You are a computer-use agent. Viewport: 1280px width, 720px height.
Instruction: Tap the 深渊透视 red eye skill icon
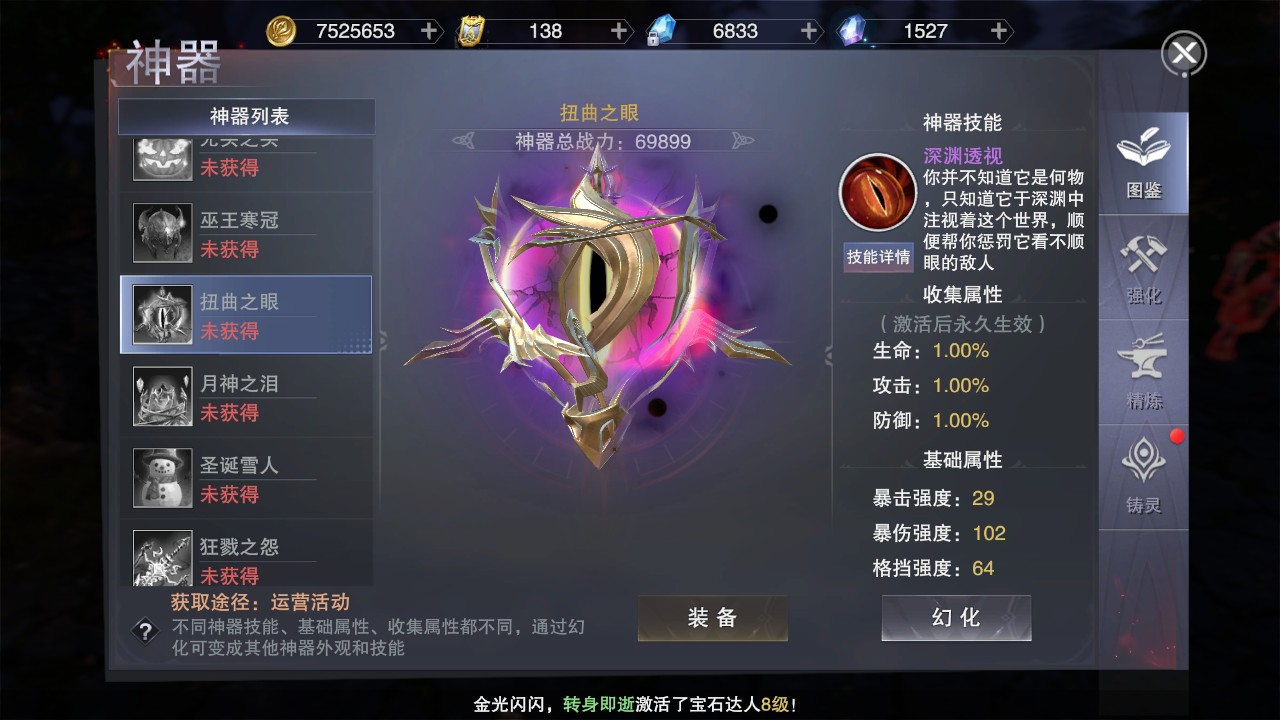[x=877, y=191]
